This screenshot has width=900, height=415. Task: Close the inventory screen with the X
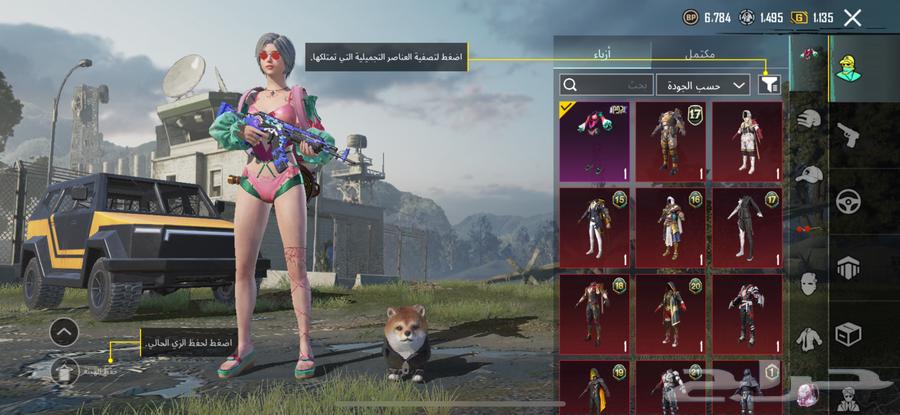[852, 17]
